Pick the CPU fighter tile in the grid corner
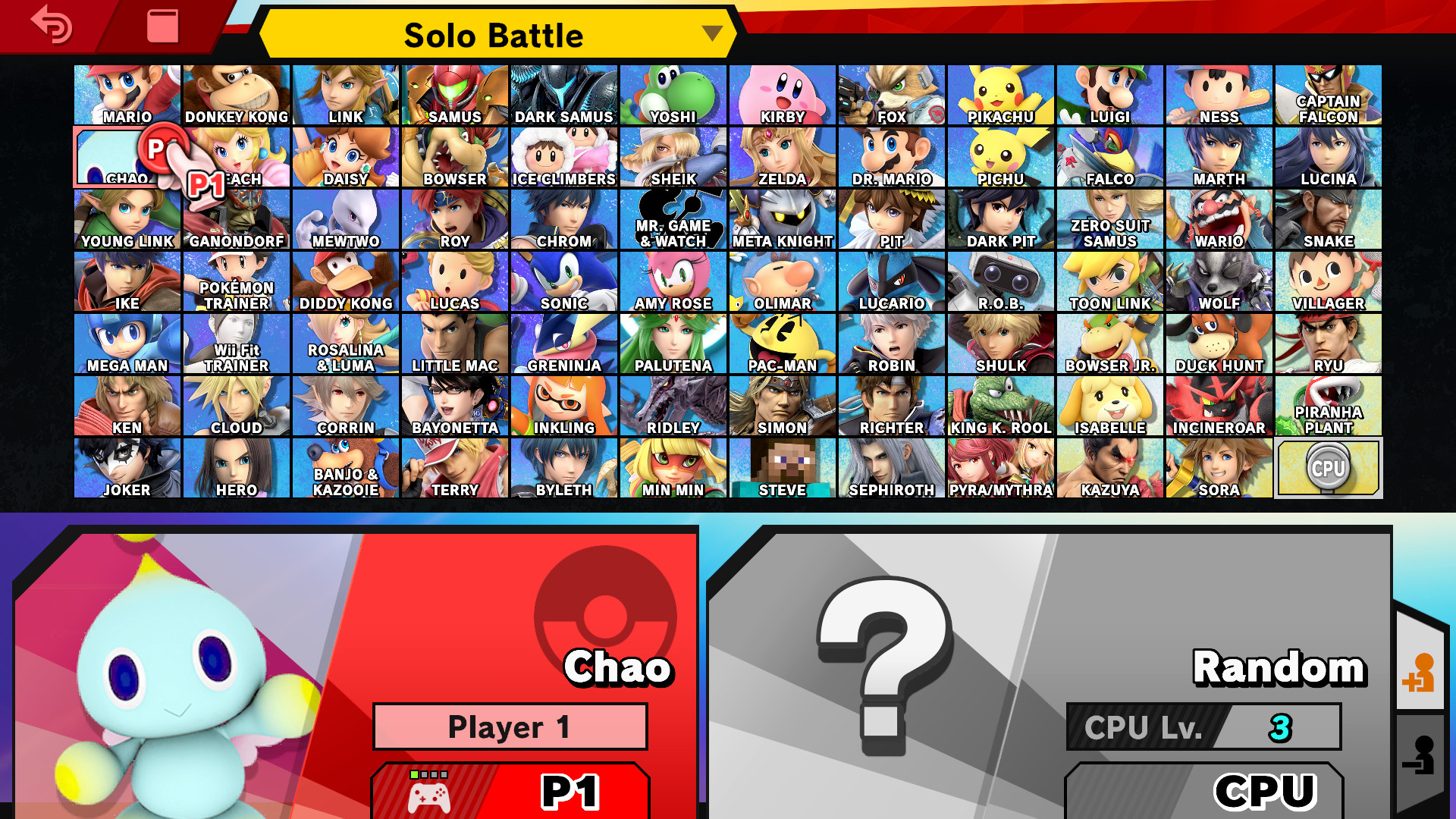The height and width of the screenshot is (819, 1456). pyautogui.click(x=1329, y=467)
